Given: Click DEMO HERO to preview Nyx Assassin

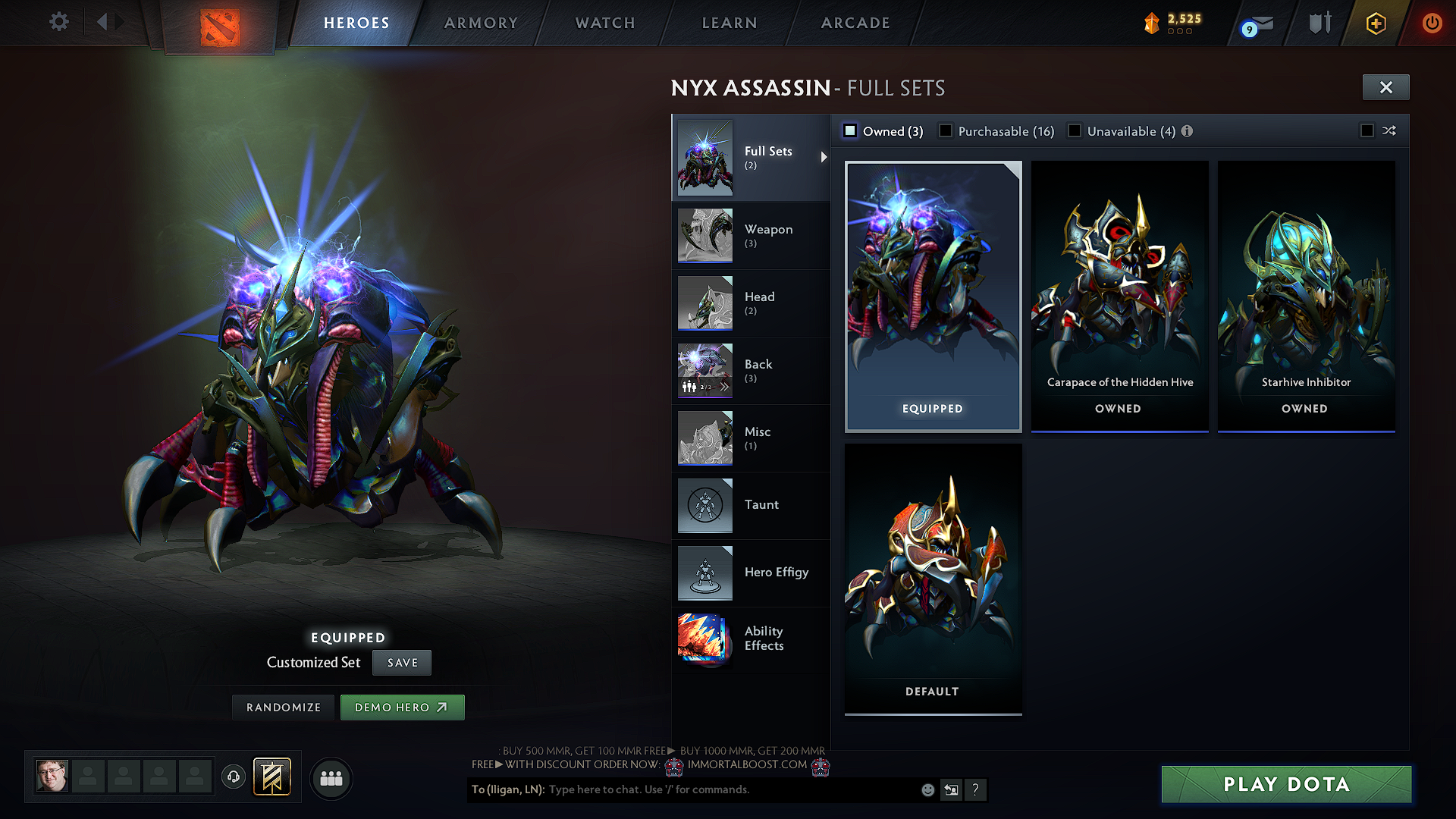Looking at the screenshot, I should click(x=402, y=707).
